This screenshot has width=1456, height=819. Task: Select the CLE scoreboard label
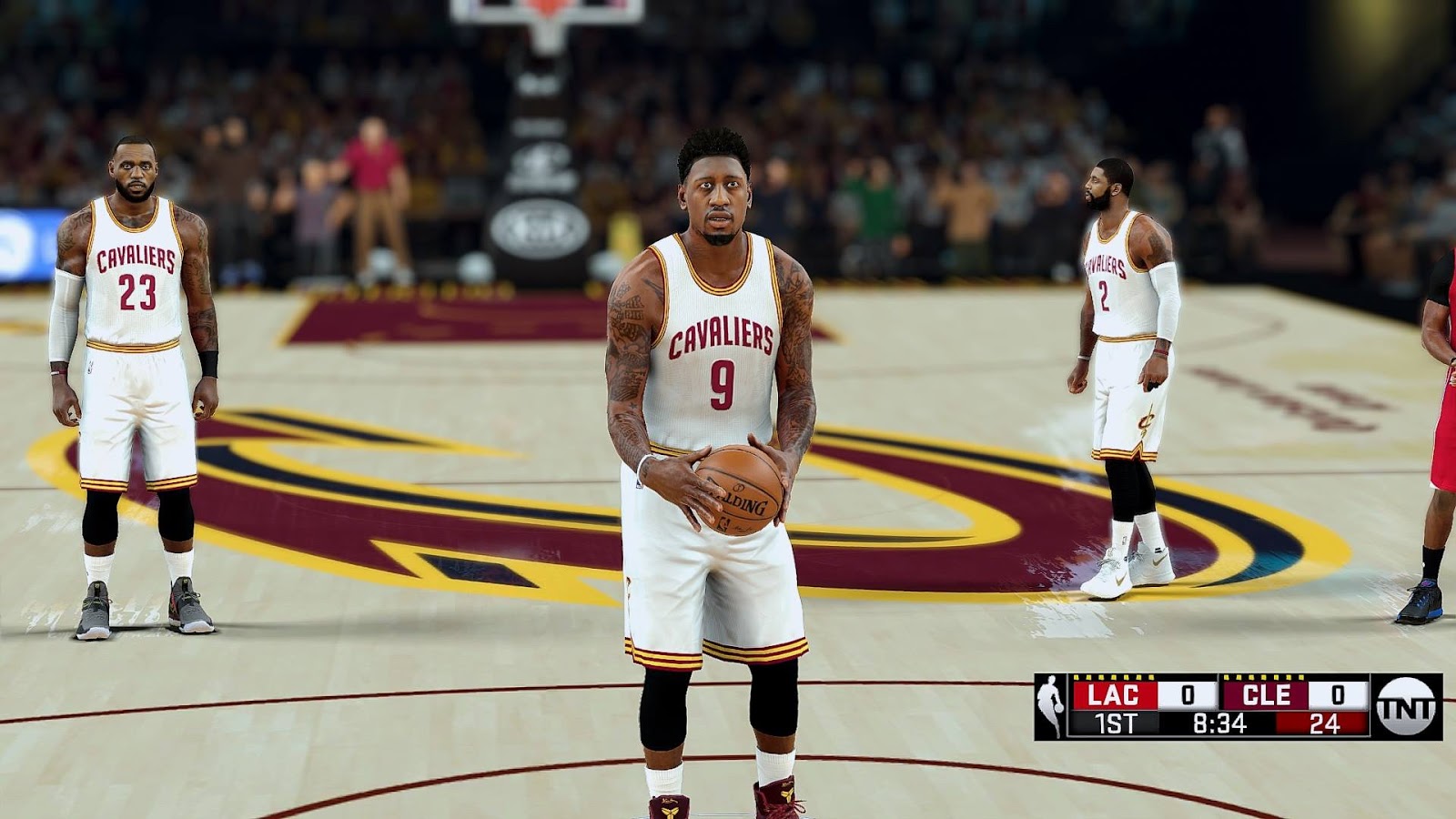click(1265, 694)
